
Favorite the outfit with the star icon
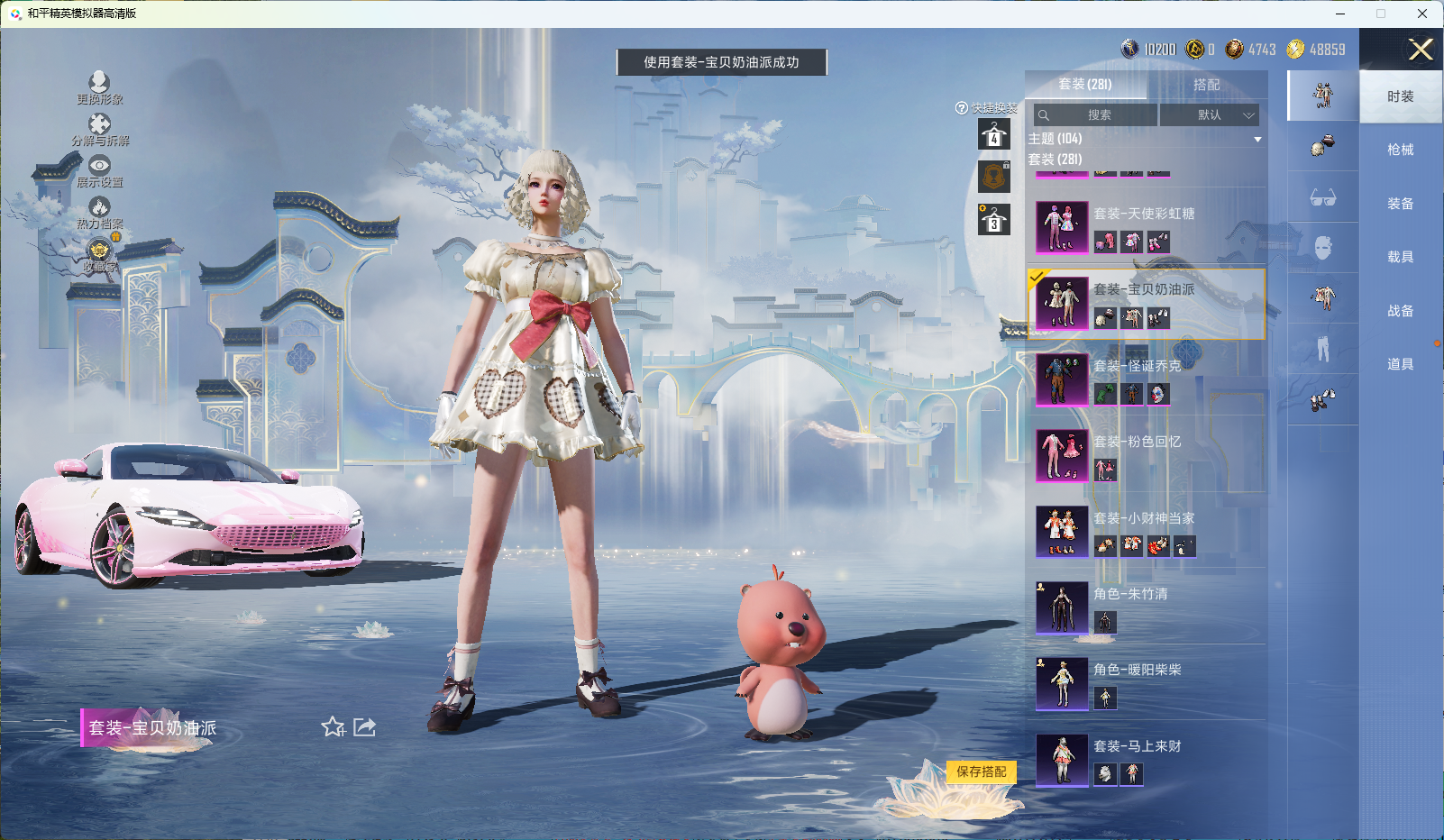tap(333, 726)
